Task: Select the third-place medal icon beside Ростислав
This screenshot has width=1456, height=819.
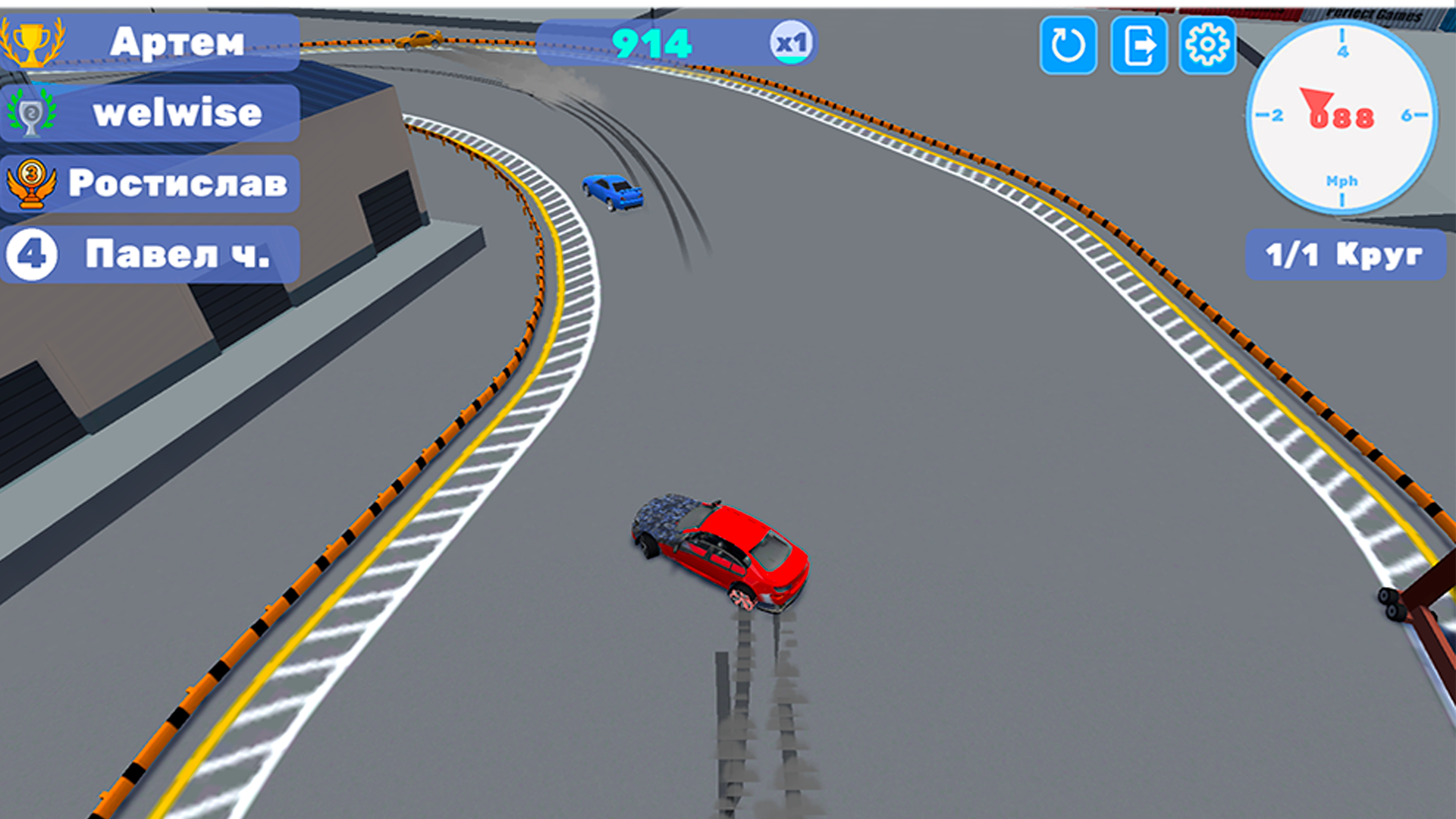Action: [30, 182]
